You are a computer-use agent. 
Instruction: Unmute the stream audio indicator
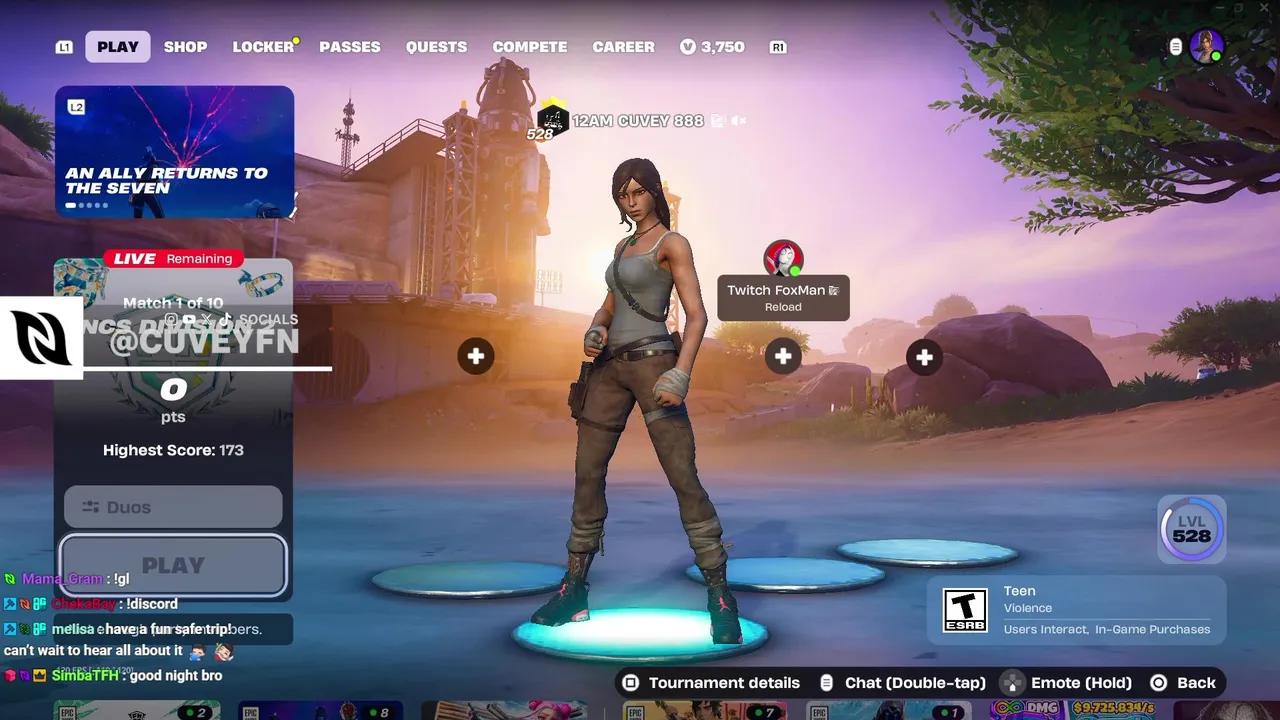coord(736,120)
